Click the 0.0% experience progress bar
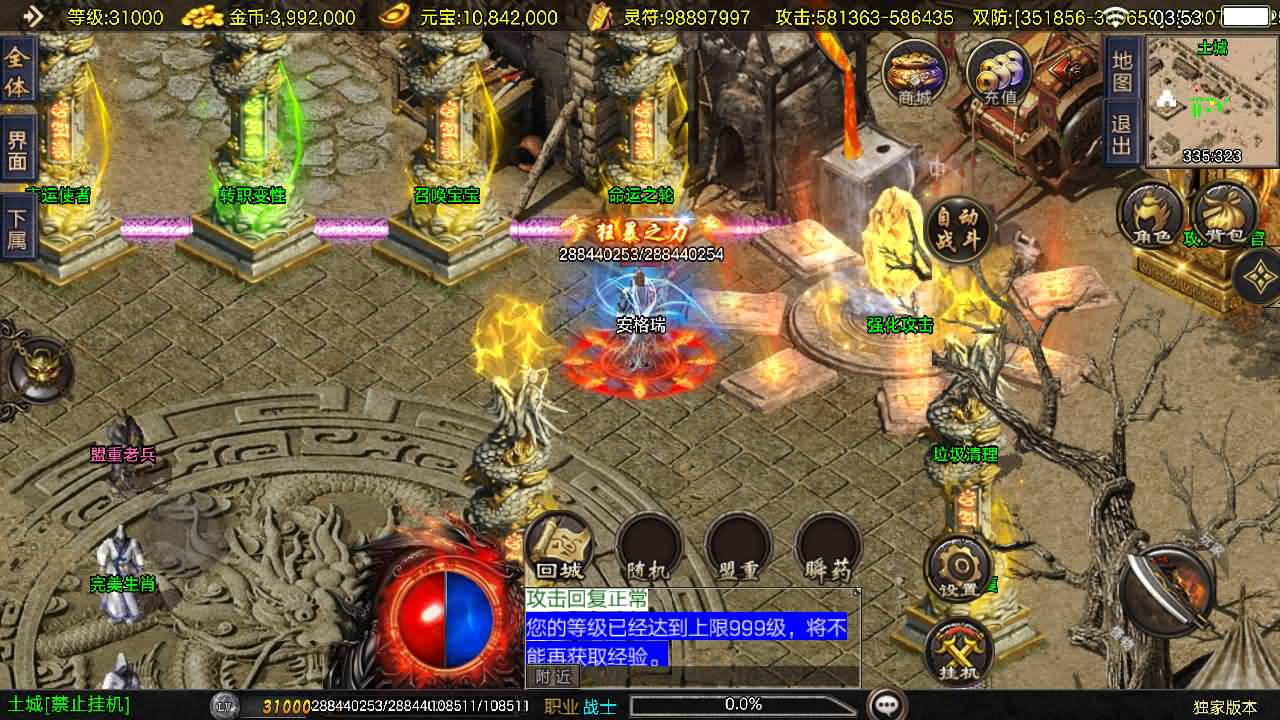This screenshot has width=1280, height=720. coord(745,703)
